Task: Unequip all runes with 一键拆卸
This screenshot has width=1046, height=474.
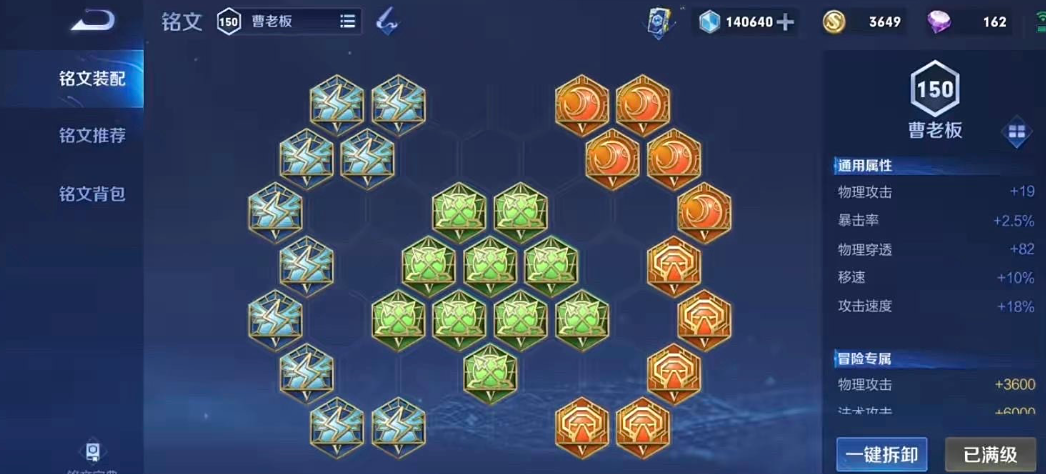Action: tap(881, 454)
